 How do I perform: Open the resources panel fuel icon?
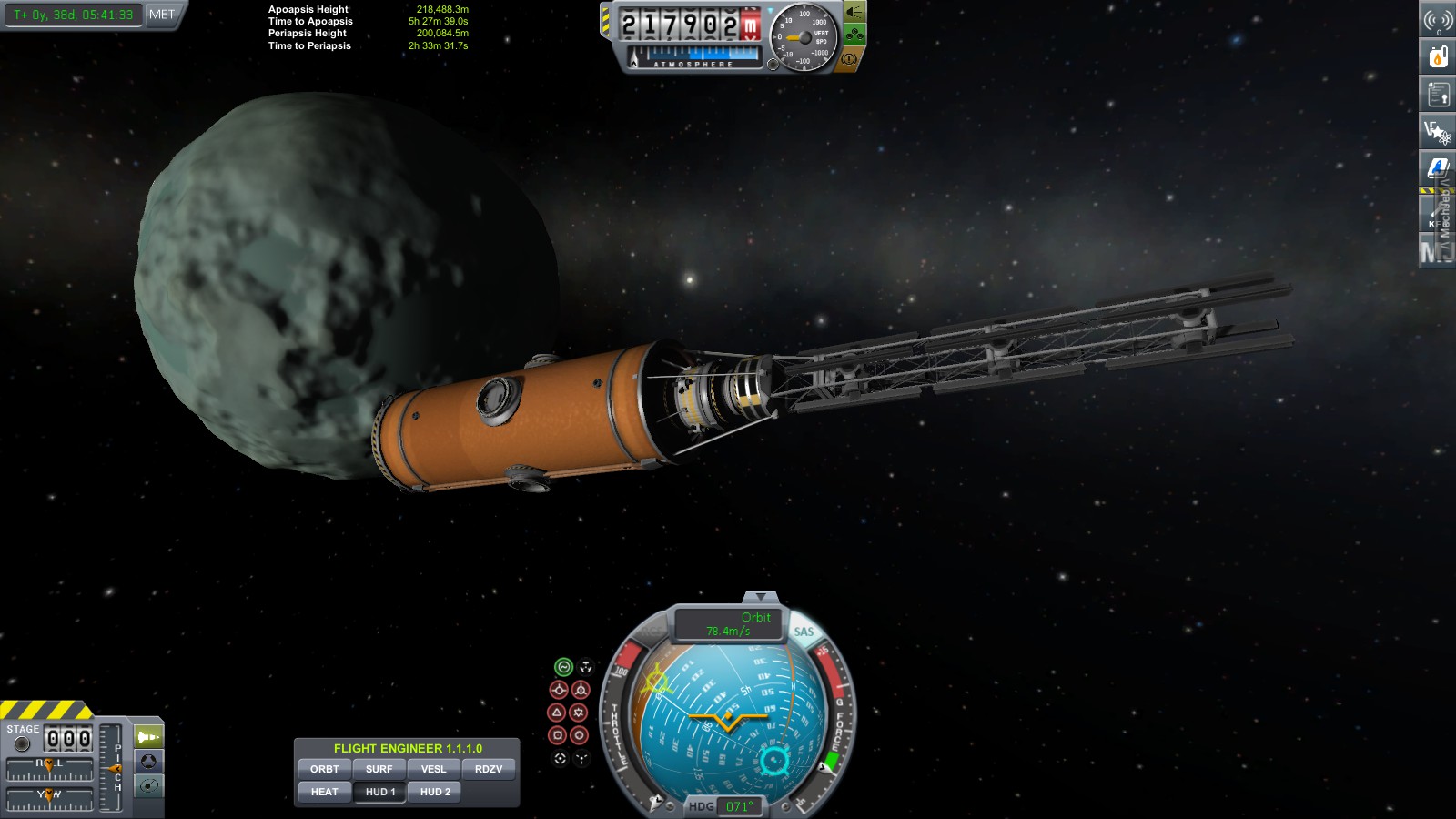click(1436, 55)
